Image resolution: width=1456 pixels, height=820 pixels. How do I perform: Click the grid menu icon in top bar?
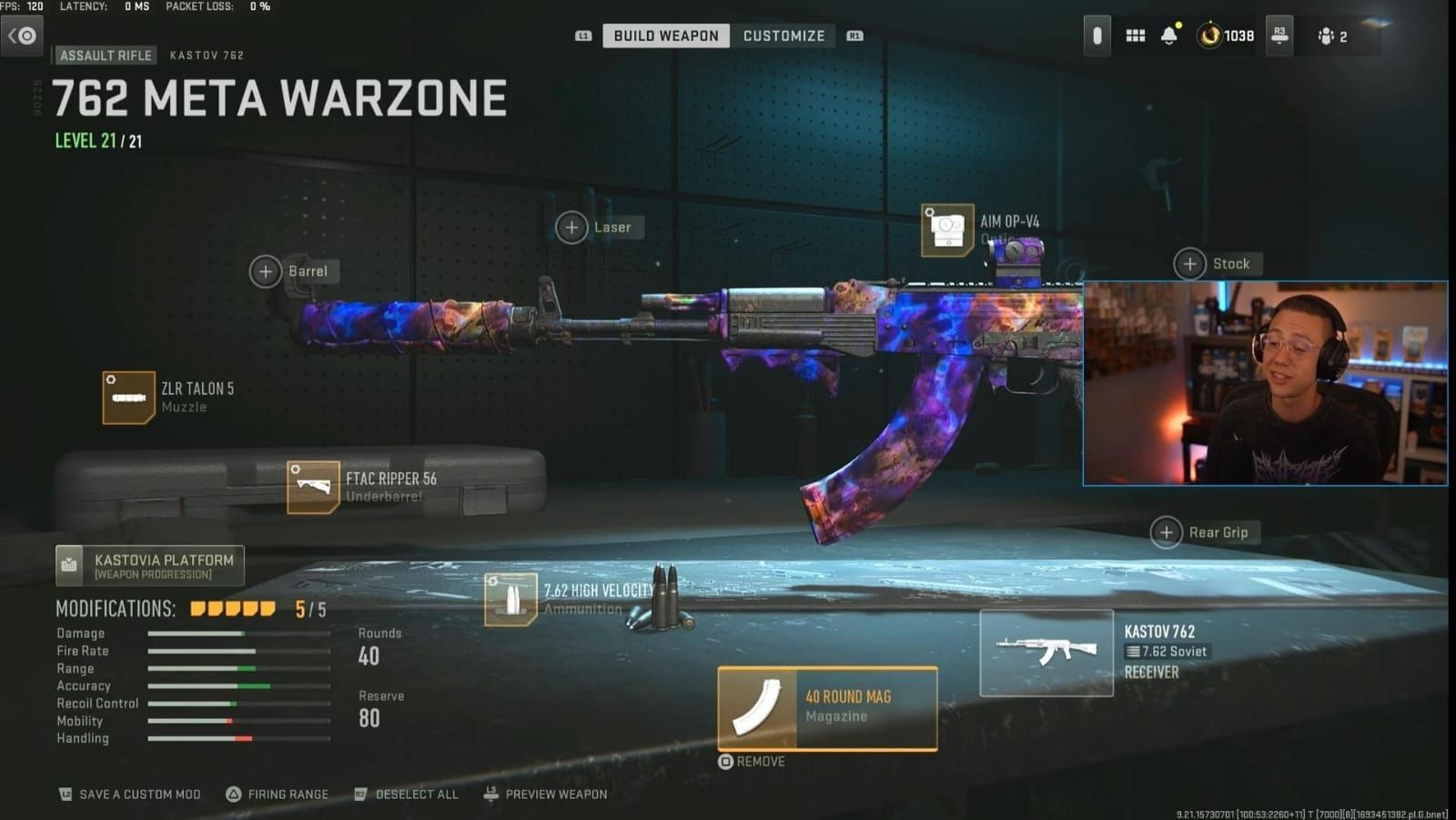1135,35
